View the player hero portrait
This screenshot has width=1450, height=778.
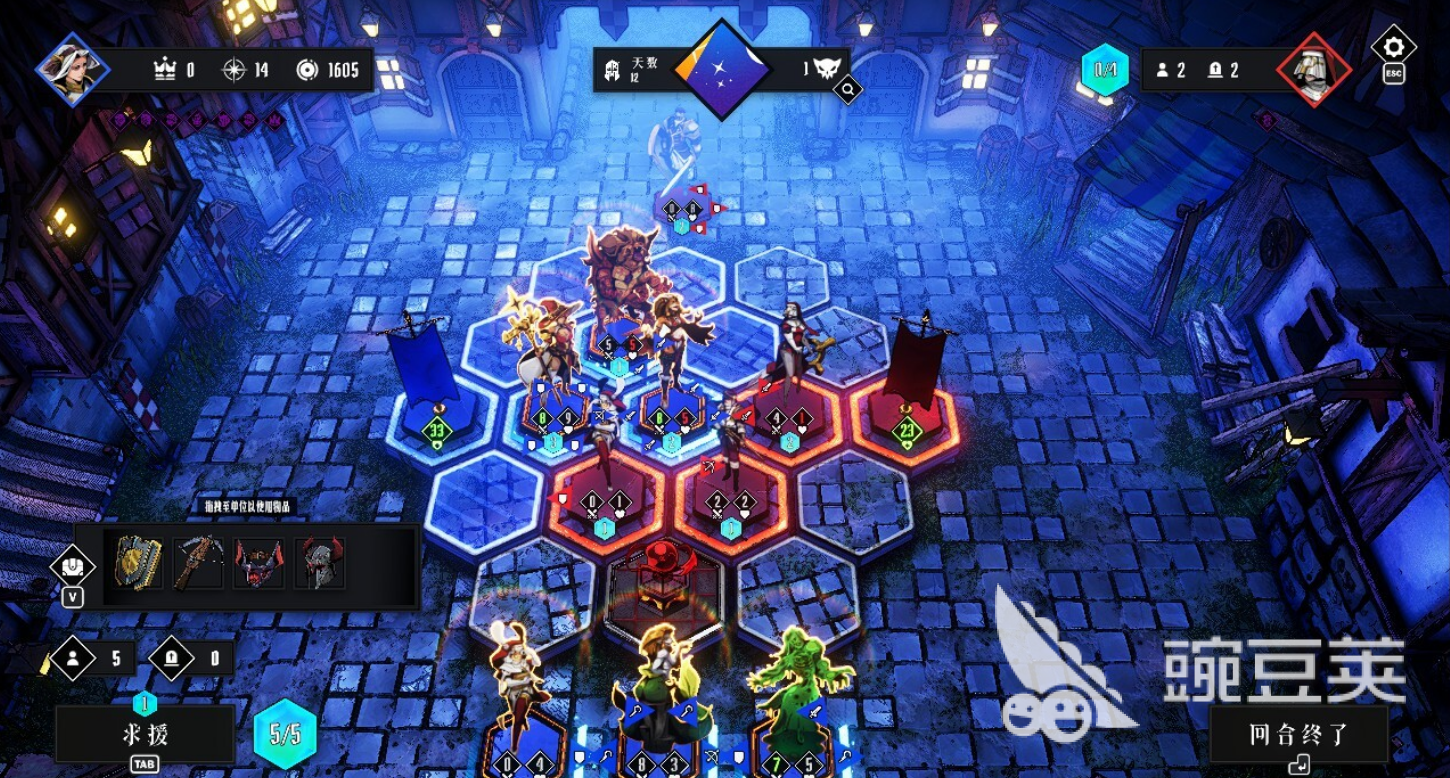(70, 69)
